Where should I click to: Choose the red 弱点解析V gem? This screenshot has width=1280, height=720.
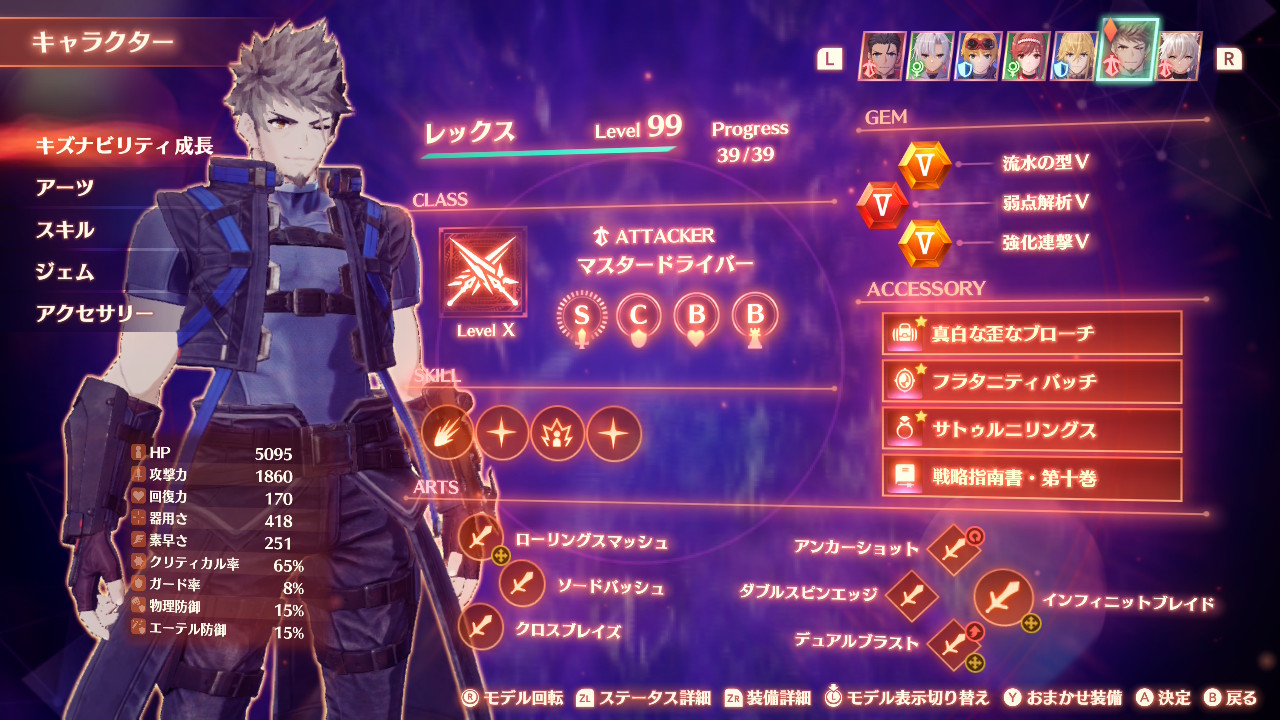[882, 205]
